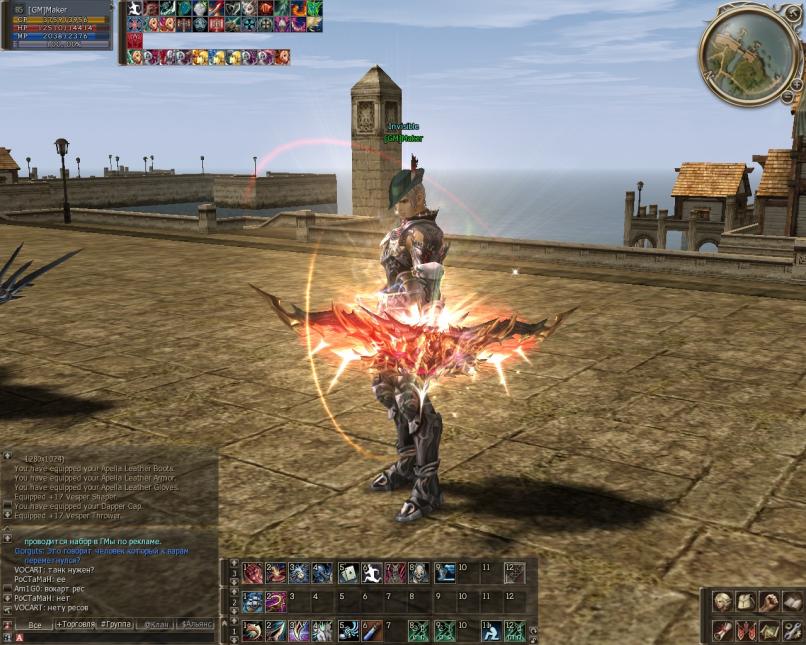The image size is (806, 645).
Task: Use the playing card item in top hotbar
Action: click(x=347, y=573)
